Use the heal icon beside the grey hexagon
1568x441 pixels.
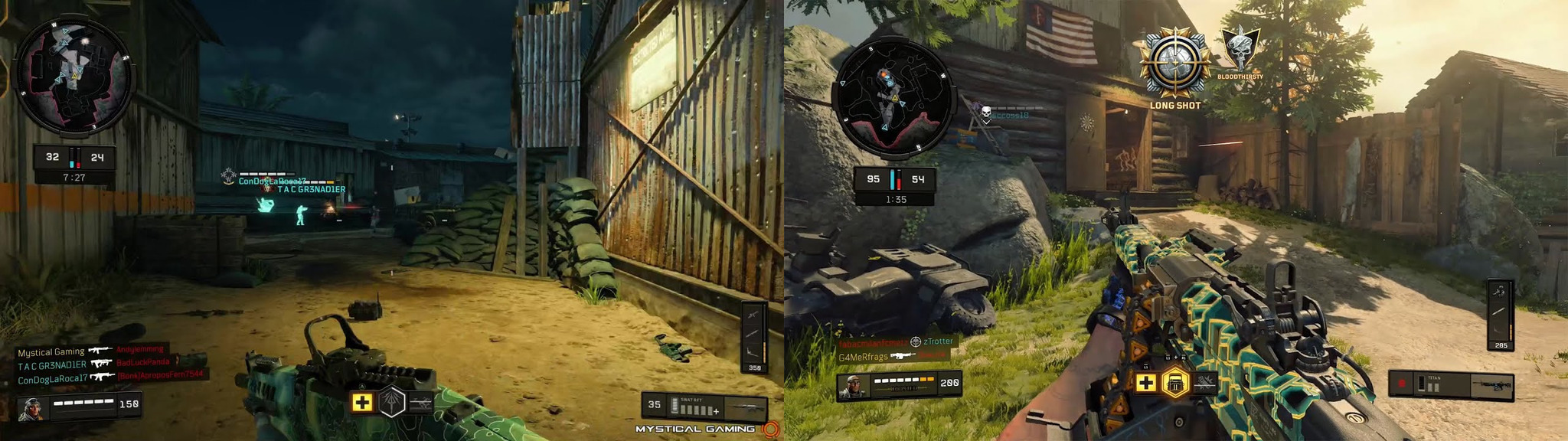(363, 401)
